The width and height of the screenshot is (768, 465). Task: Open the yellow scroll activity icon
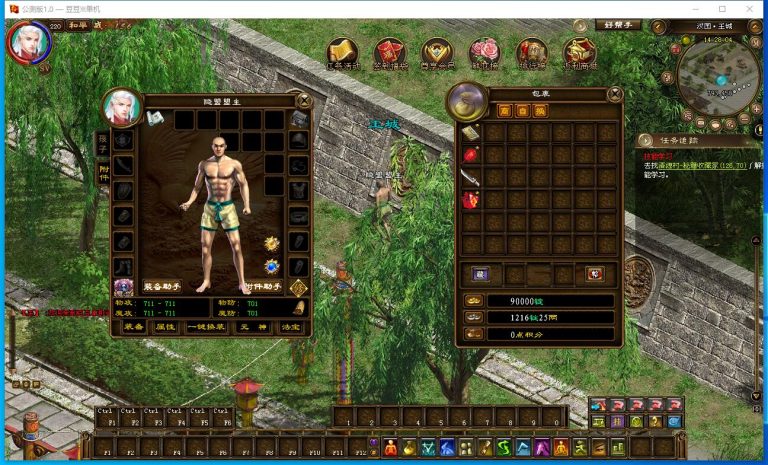point(343,52)
